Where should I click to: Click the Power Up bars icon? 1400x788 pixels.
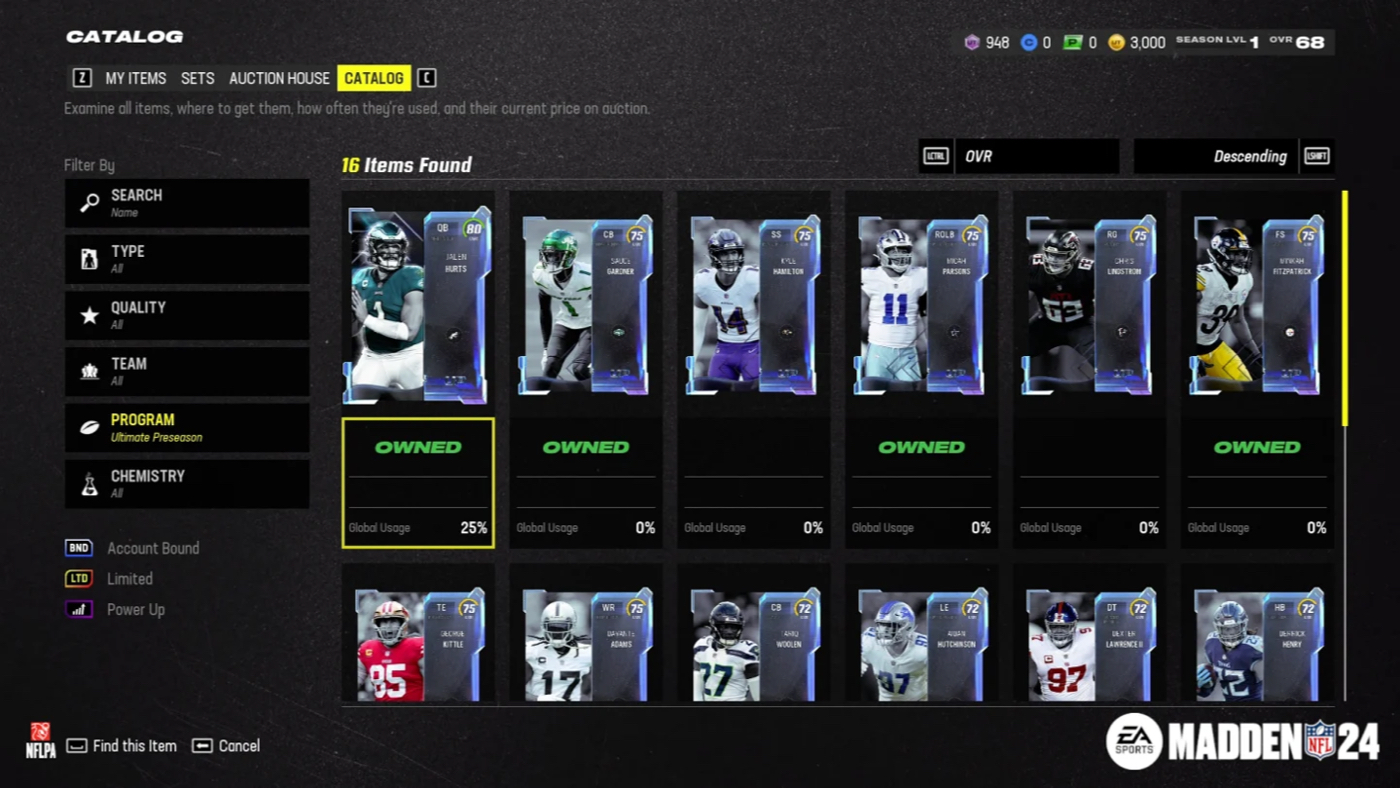(78, 609)
